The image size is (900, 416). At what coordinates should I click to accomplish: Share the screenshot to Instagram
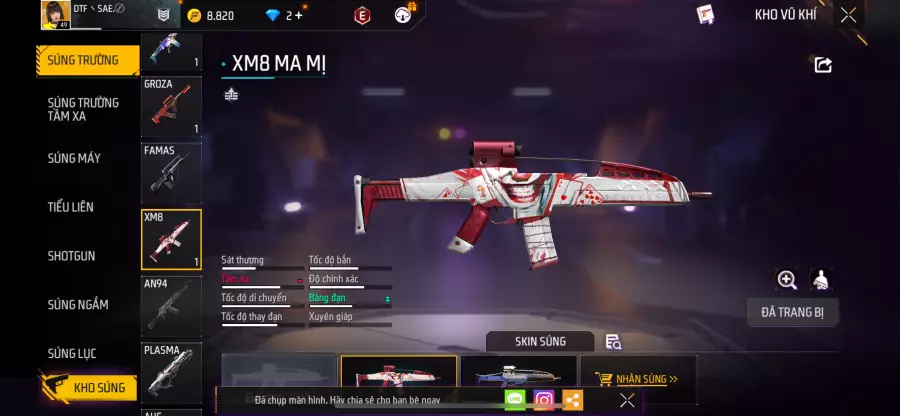543,400
